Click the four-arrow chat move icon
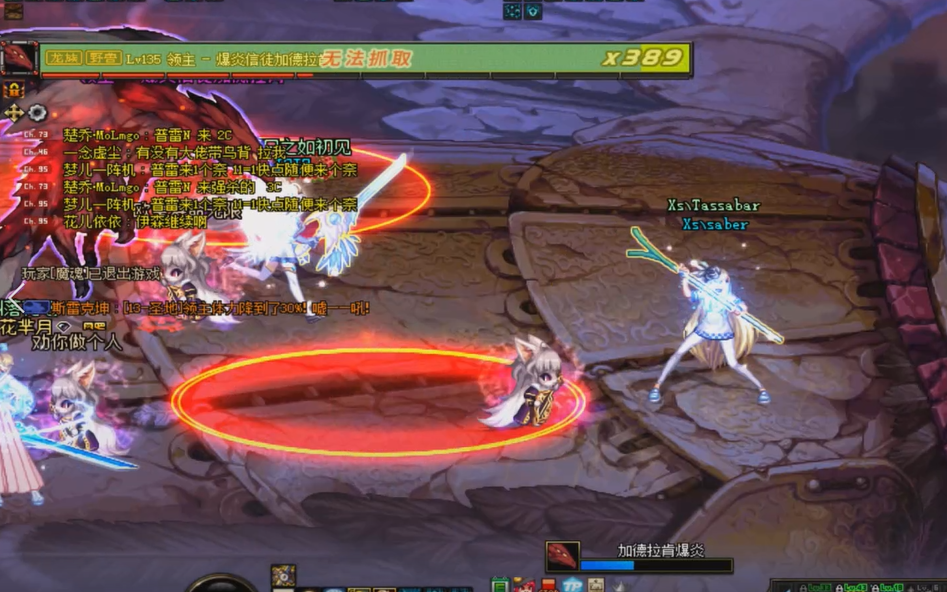 click(x=14, y=113)
